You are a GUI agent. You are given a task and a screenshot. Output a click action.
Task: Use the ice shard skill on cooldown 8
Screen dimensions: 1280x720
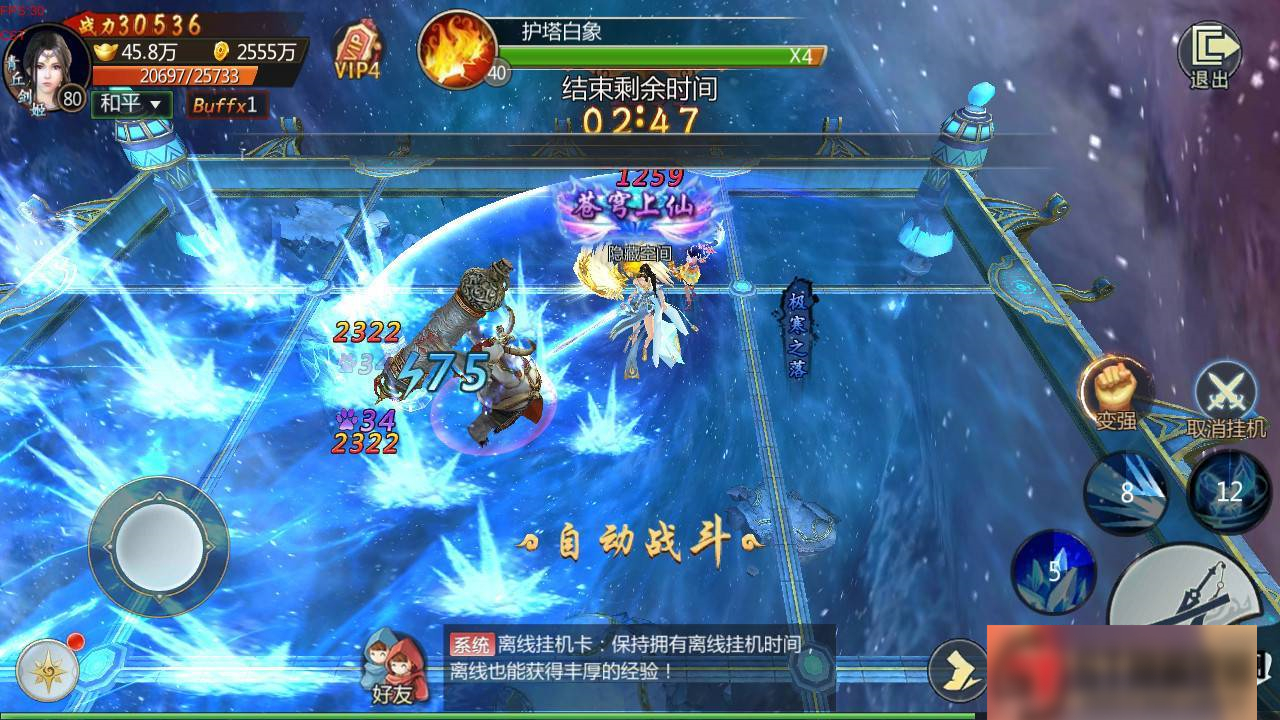click(x=1127, y=492)
